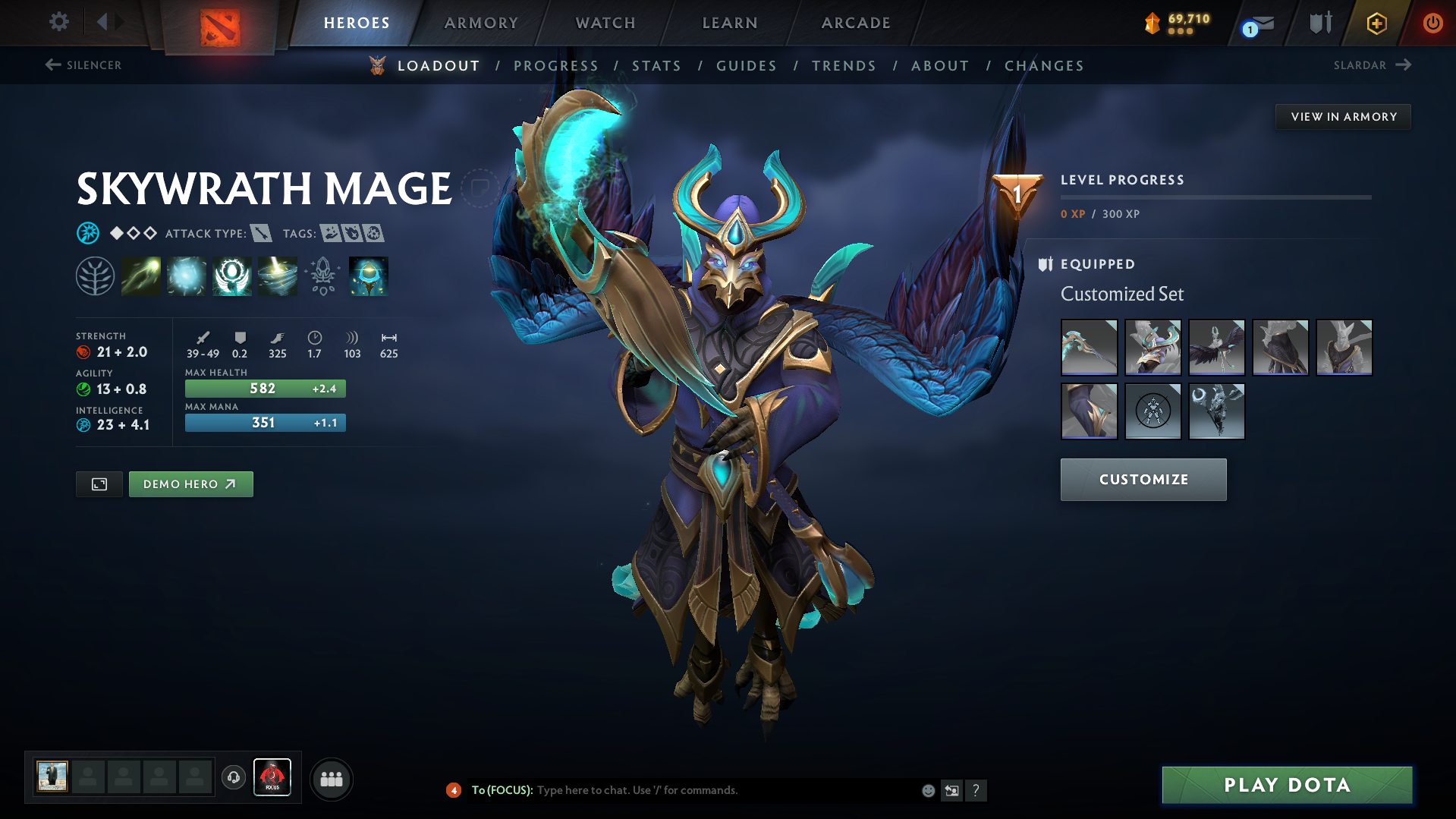
Task: Click the CUSTOMIZE button under equipped set
Action: coord(1143,479)
